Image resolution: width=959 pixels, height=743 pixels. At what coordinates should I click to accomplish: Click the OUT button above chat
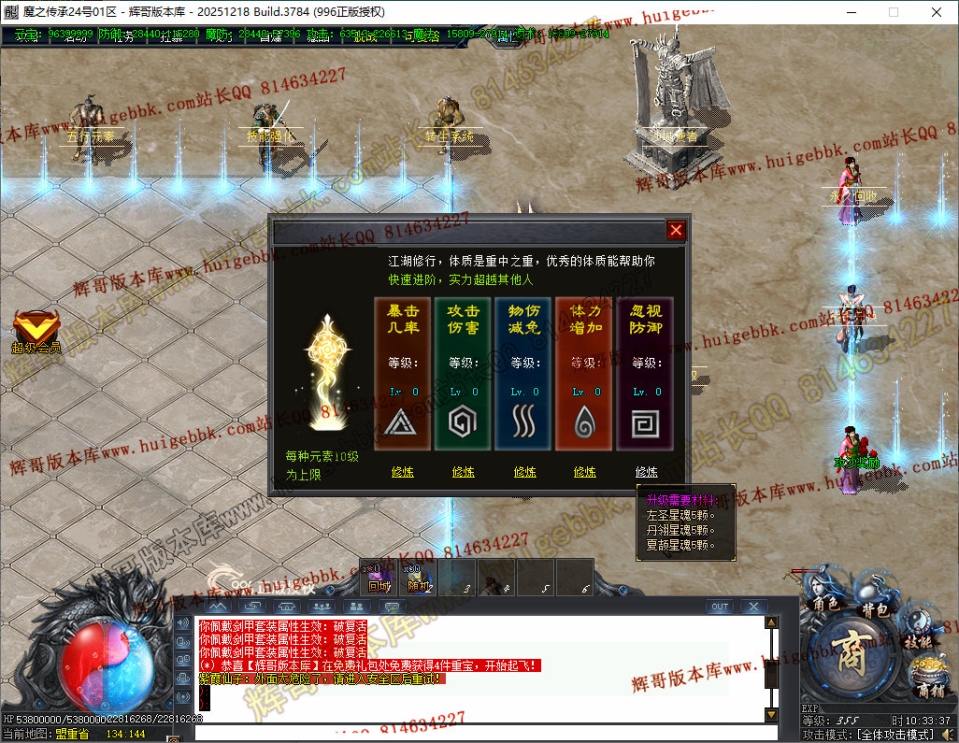[x=718, y=607]
